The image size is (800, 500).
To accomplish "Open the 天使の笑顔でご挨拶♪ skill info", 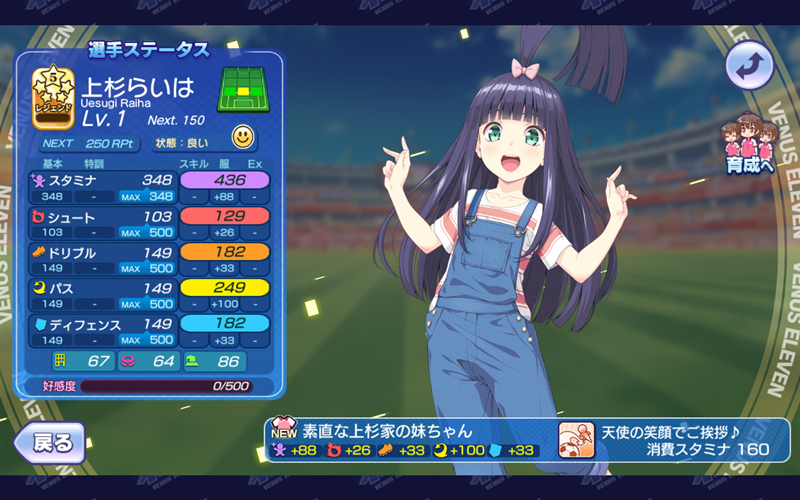I will 674,440.
